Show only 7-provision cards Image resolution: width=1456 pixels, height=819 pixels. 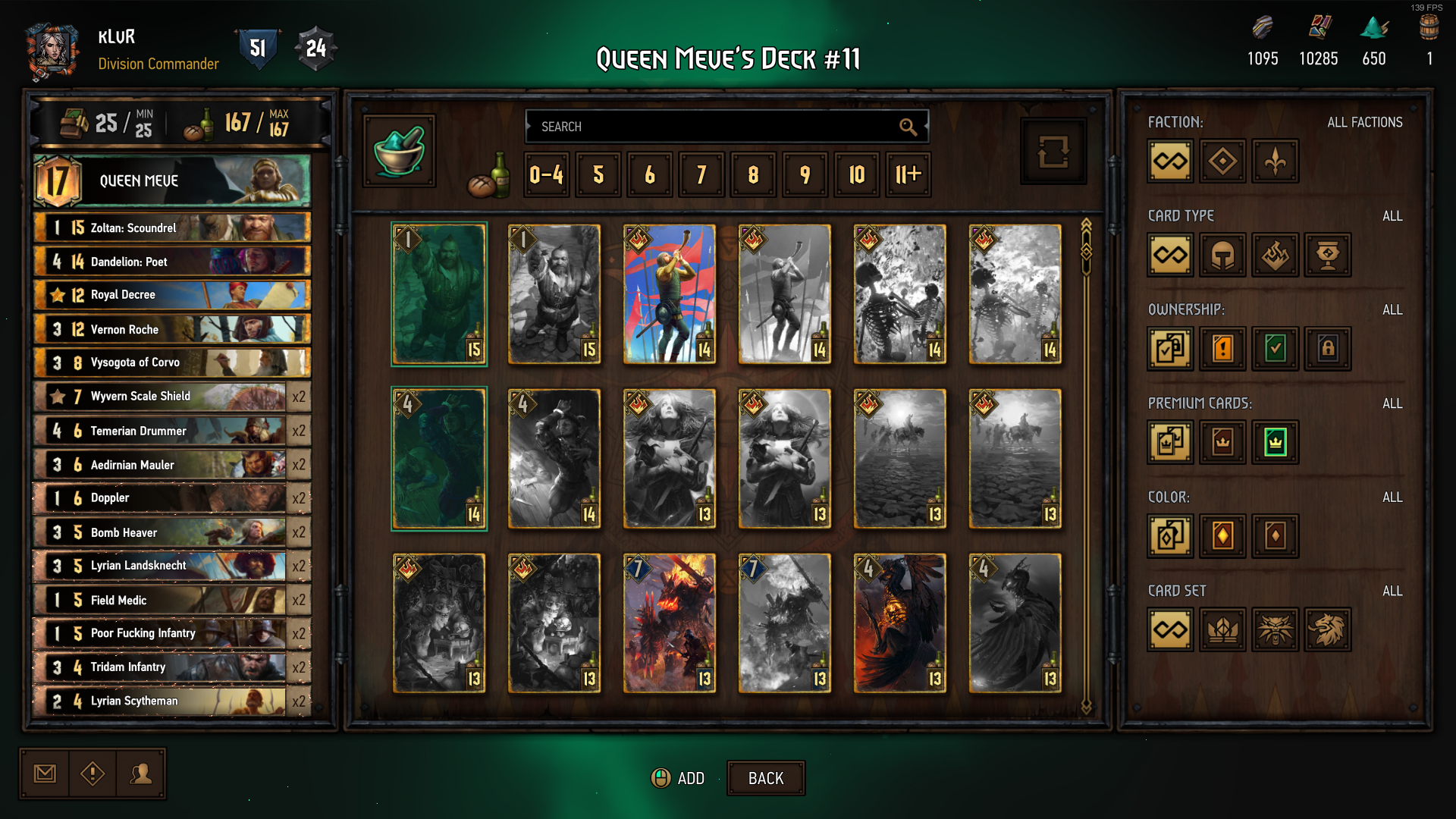(701, 175)
